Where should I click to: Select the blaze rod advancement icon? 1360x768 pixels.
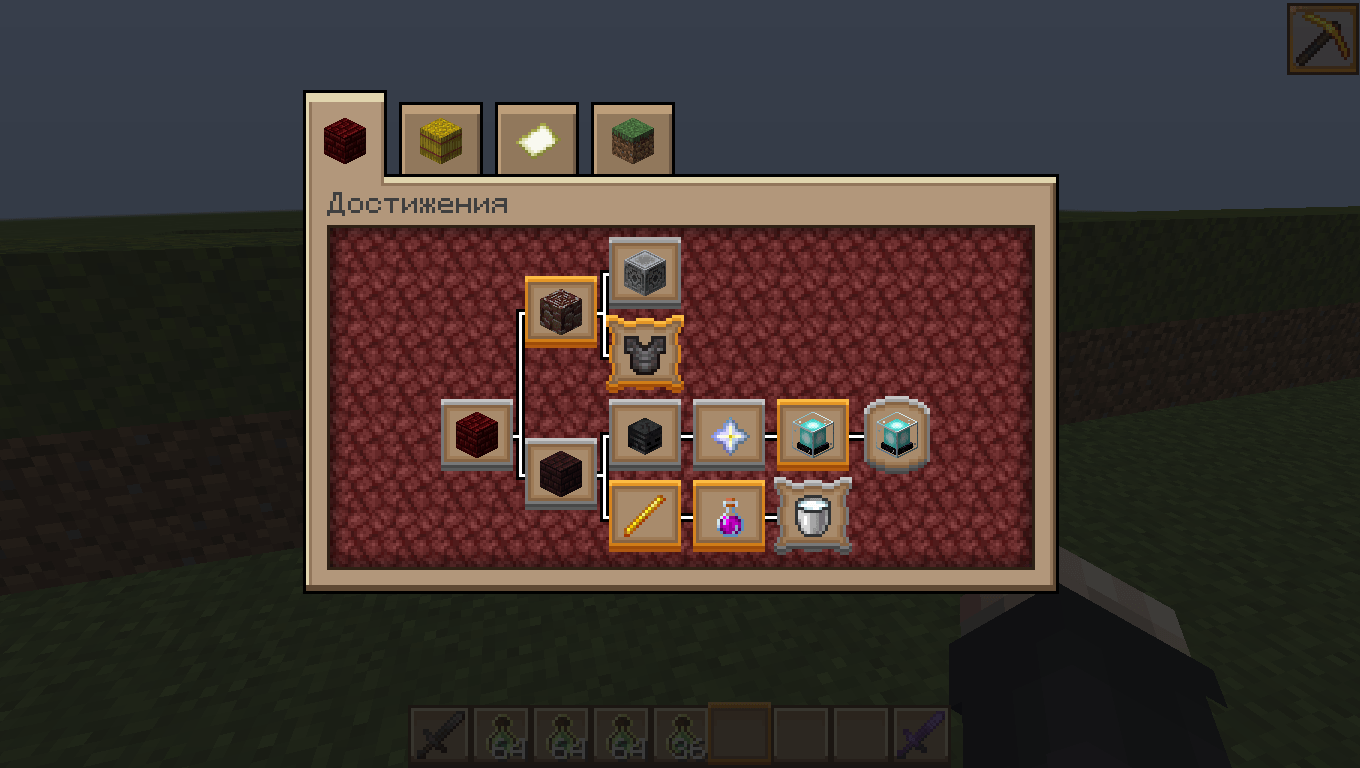click(x=645, y=515)
